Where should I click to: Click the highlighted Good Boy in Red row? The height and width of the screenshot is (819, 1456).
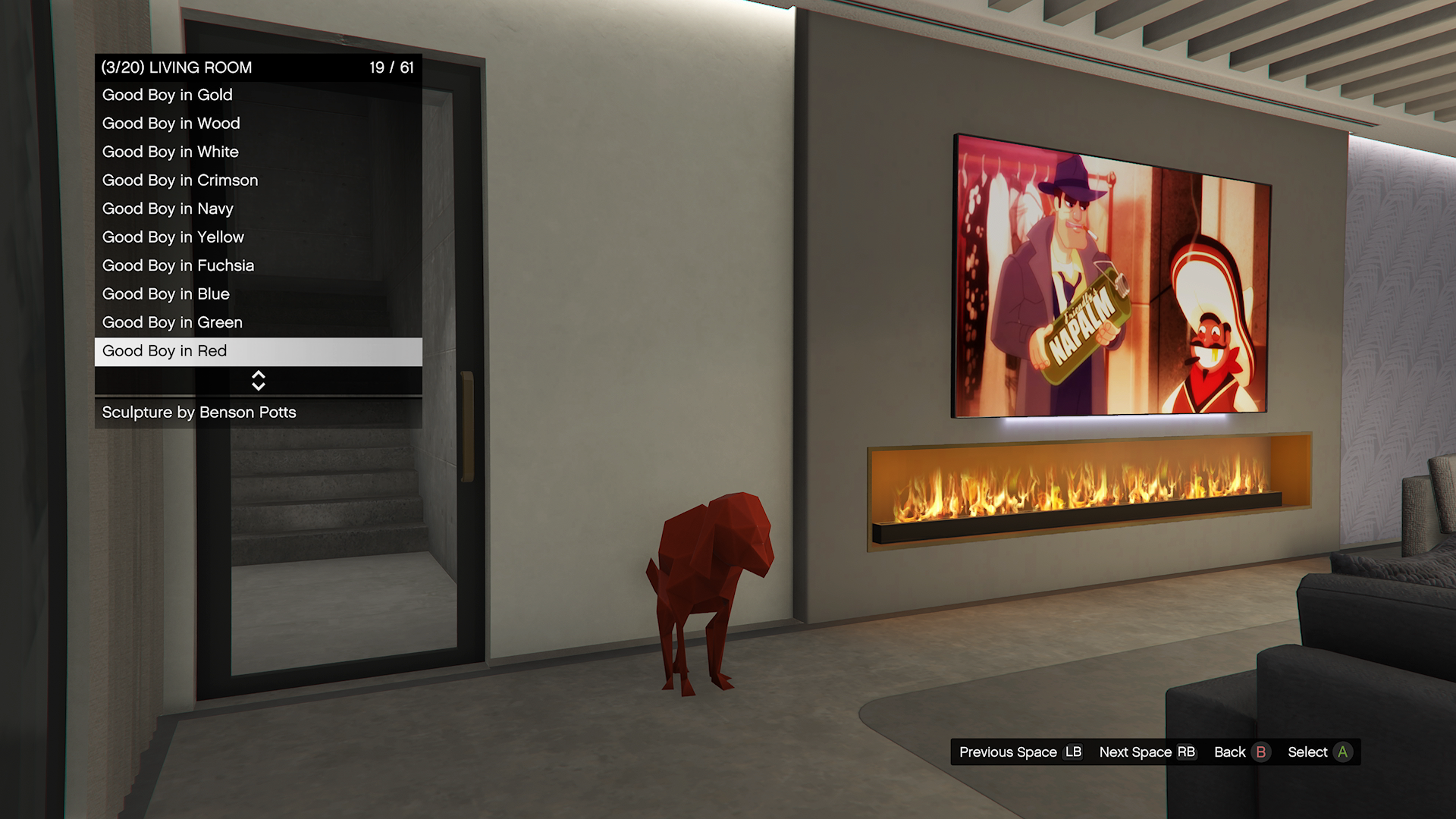[258, 351]
